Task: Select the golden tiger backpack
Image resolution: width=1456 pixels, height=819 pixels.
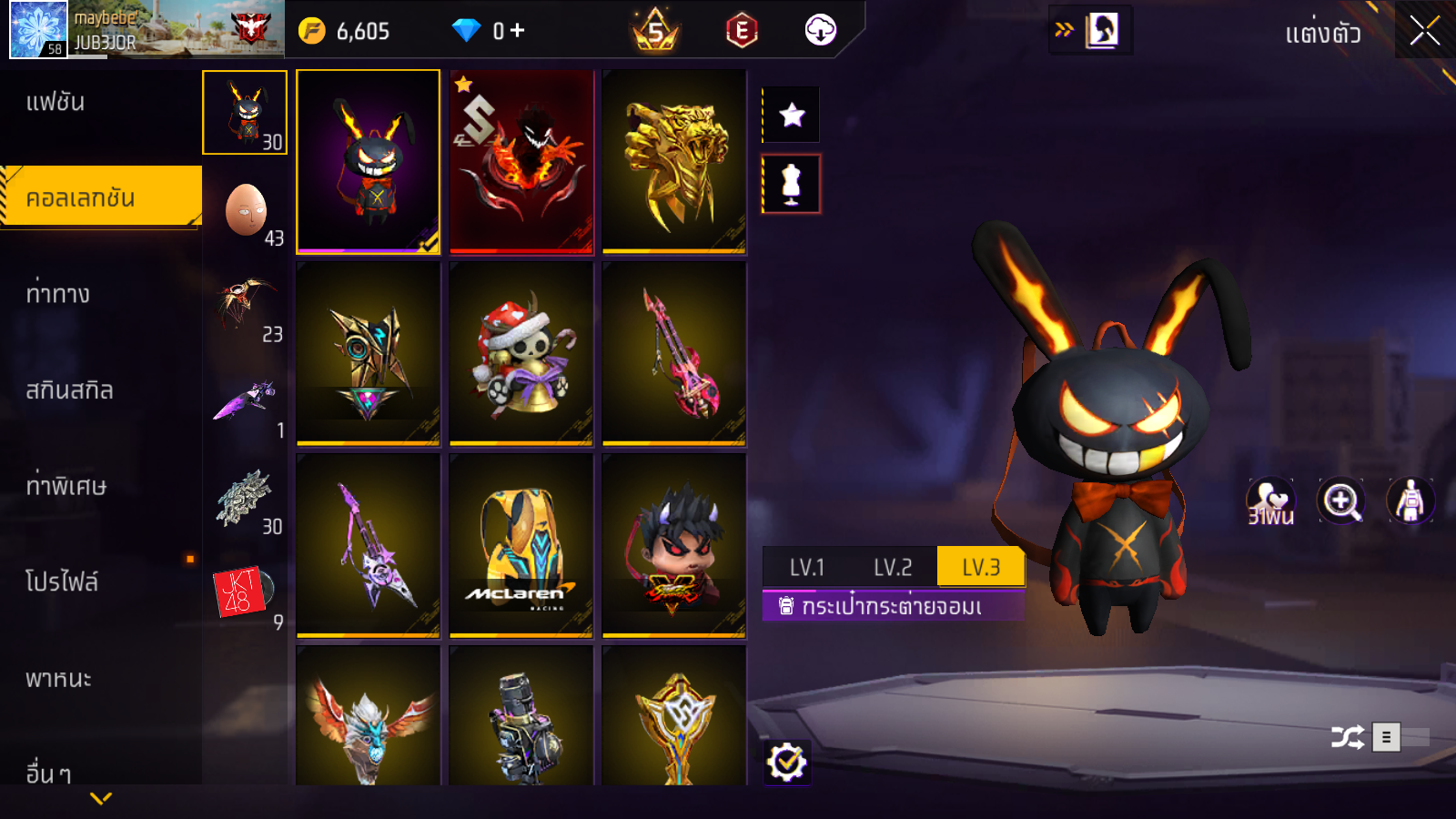Action: click(674, 162)
